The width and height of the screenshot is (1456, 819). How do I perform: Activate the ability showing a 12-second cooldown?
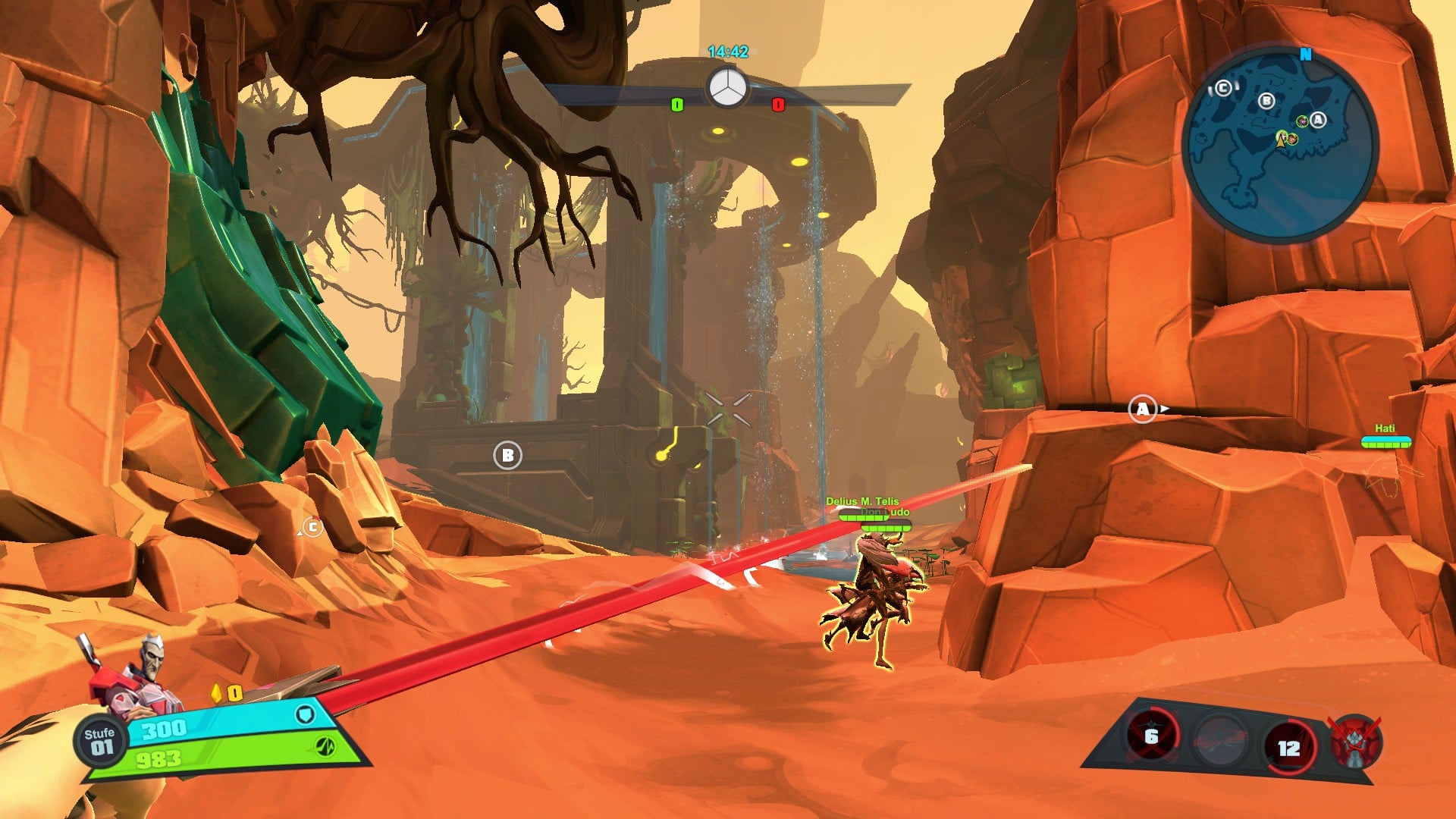click(1288, 748)
